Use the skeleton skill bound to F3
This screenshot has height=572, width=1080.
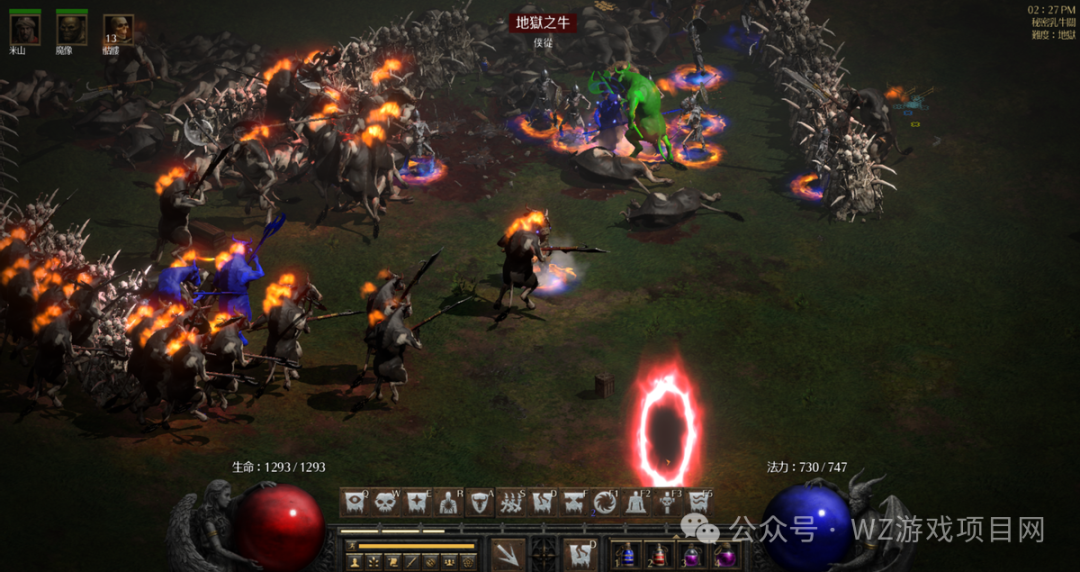point(667,502)
